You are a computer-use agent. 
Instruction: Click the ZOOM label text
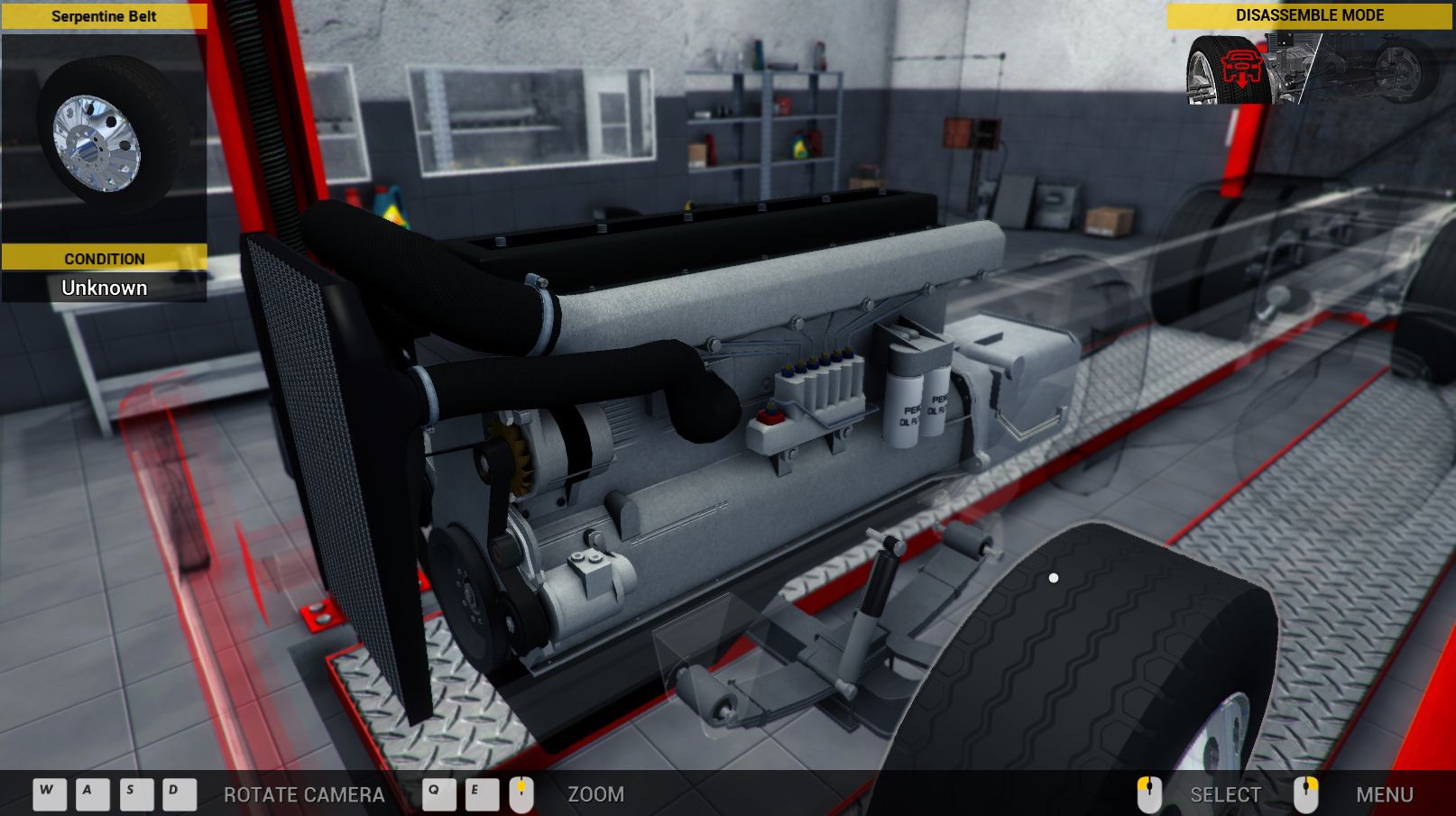(x=598, y=795)
